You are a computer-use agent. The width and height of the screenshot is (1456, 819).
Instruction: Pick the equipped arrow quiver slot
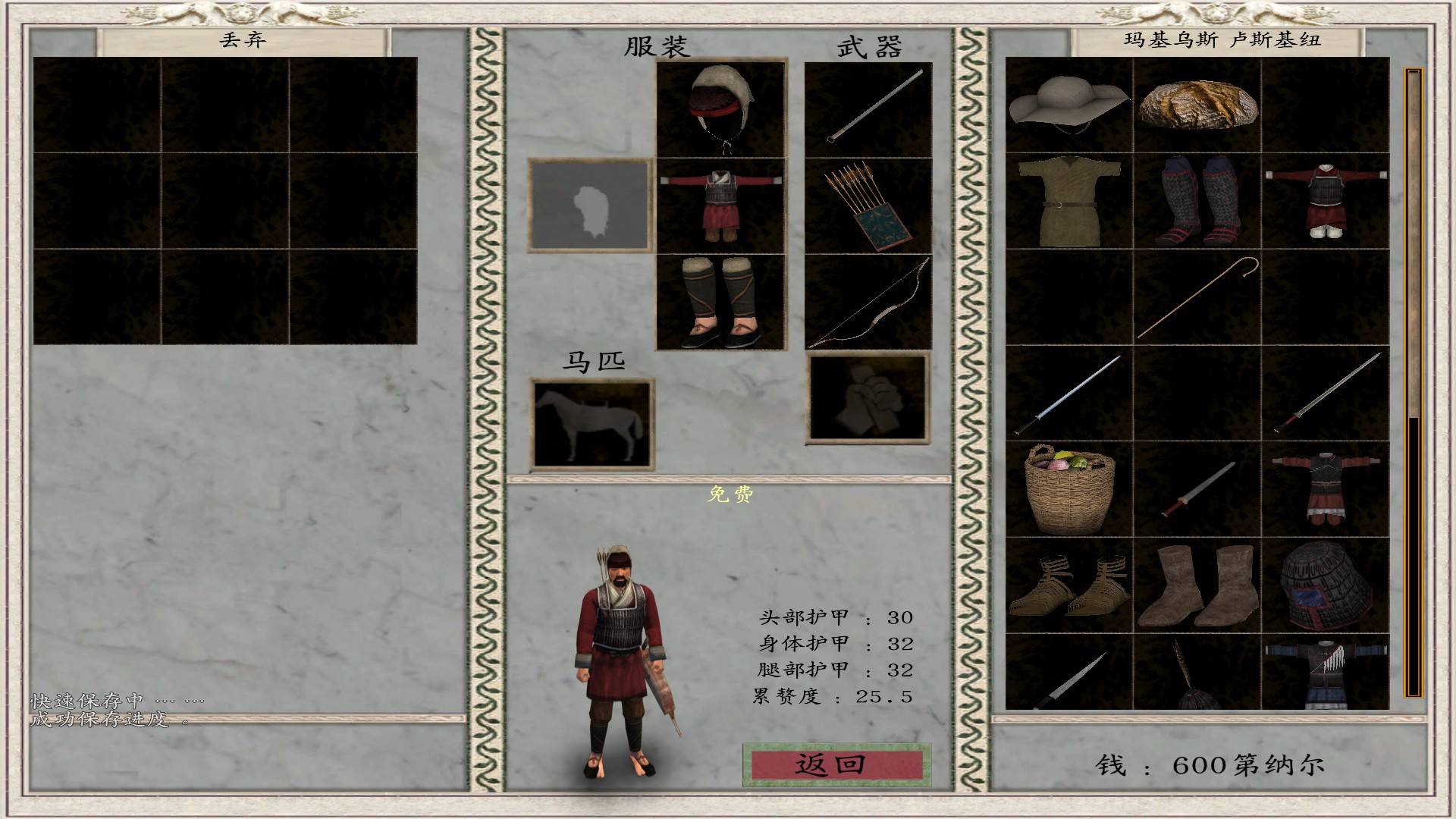[868, 205]
